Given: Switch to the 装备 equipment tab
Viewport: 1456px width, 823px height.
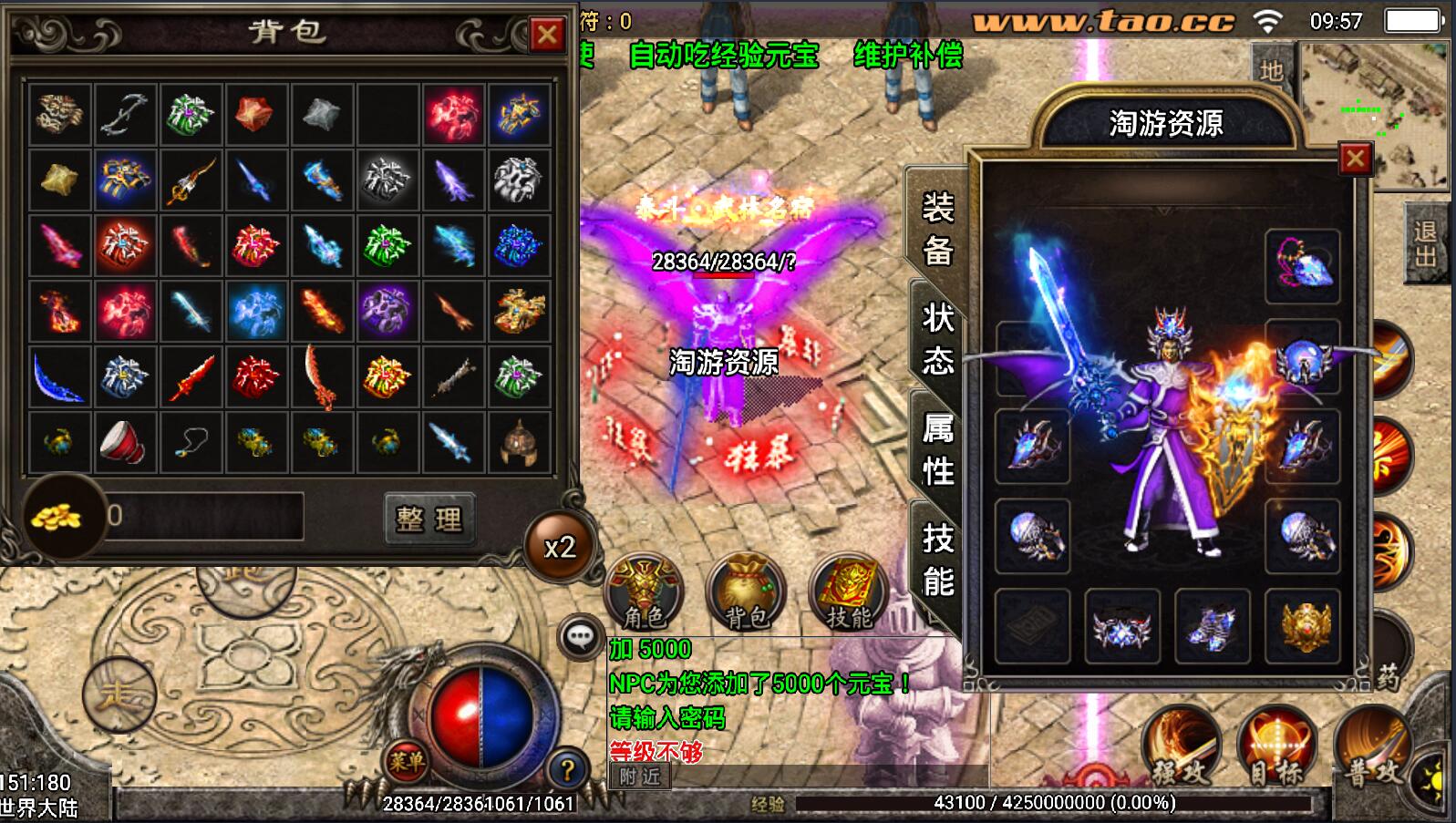Looking at the screenshot, I should 937,229.
